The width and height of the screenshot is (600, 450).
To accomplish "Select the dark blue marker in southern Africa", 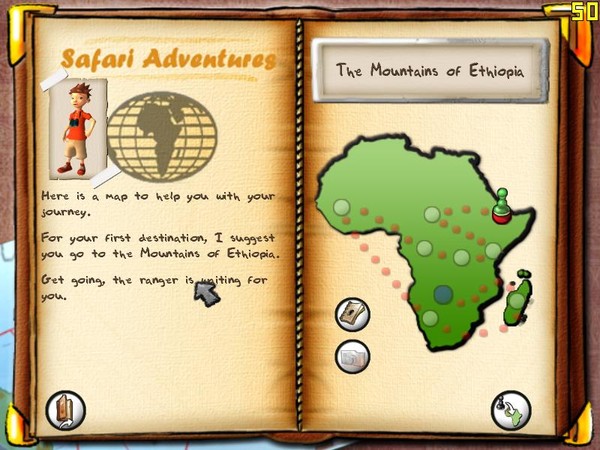I will [443, 294].
